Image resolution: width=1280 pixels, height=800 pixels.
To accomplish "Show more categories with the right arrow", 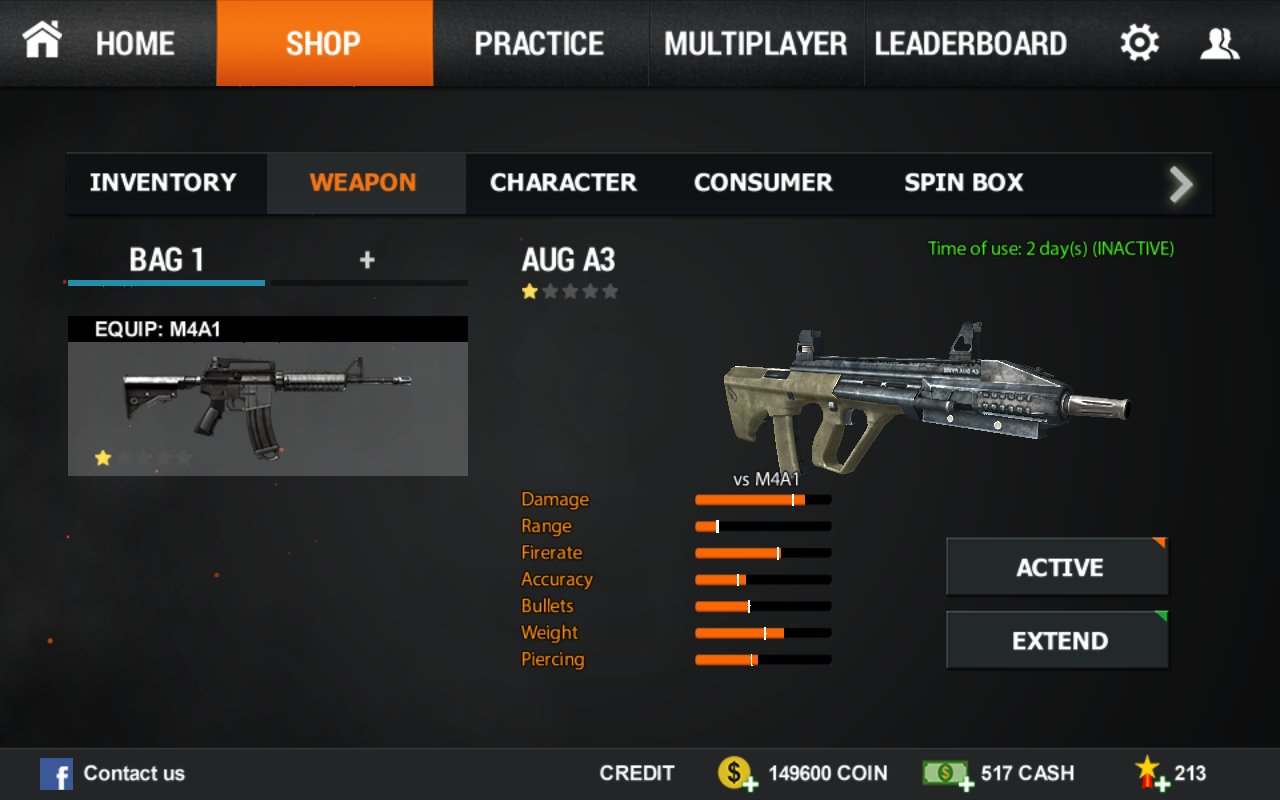I will click(1181, 184).
